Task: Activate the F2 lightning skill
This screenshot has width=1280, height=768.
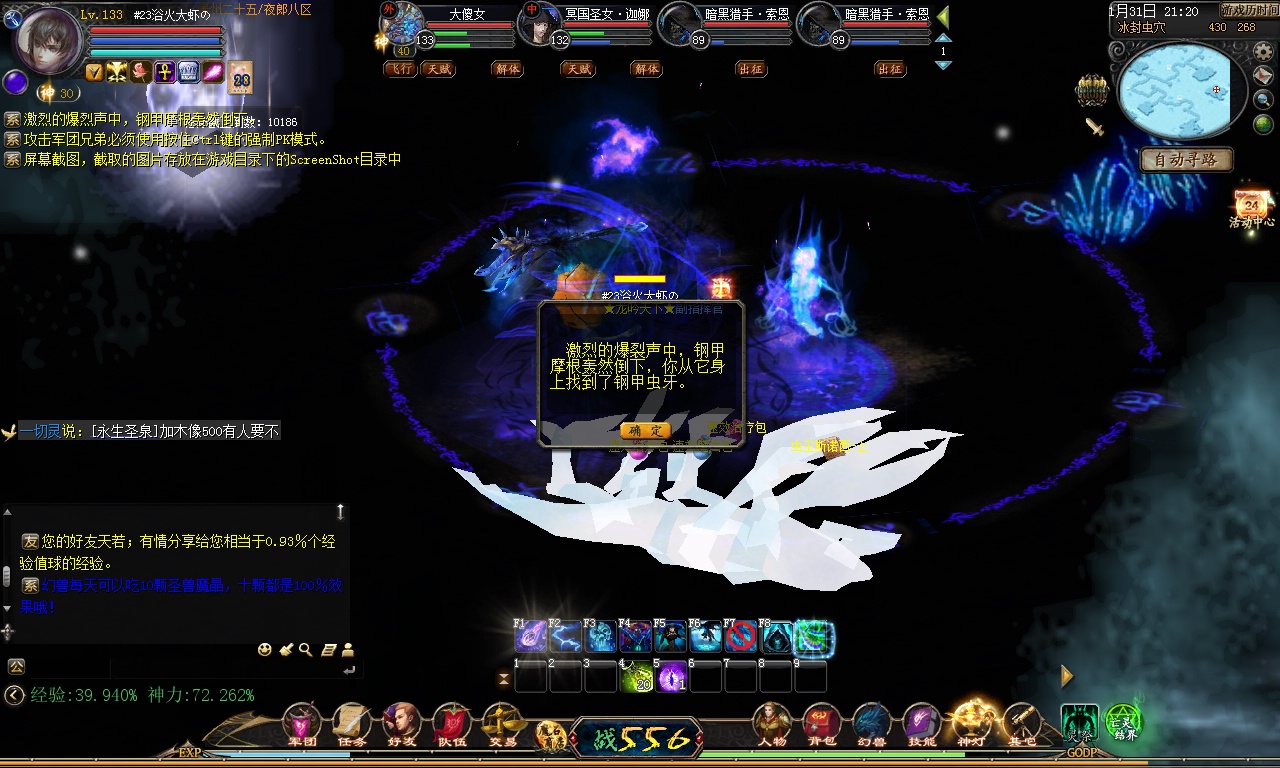Action: (565, 637)
